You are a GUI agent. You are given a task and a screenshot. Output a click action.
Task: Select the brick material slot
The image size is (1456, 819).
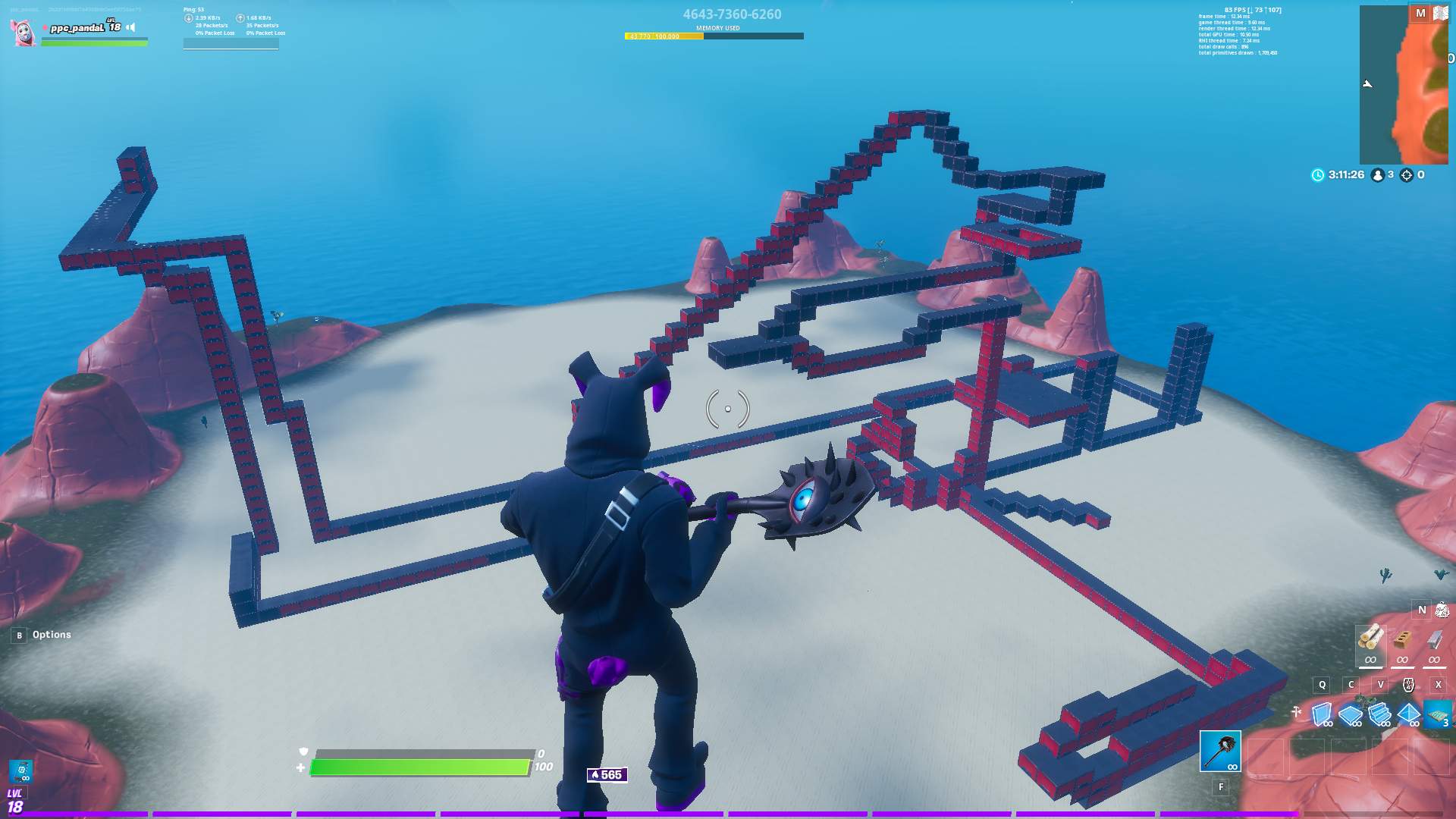[x=1402, y=642]
